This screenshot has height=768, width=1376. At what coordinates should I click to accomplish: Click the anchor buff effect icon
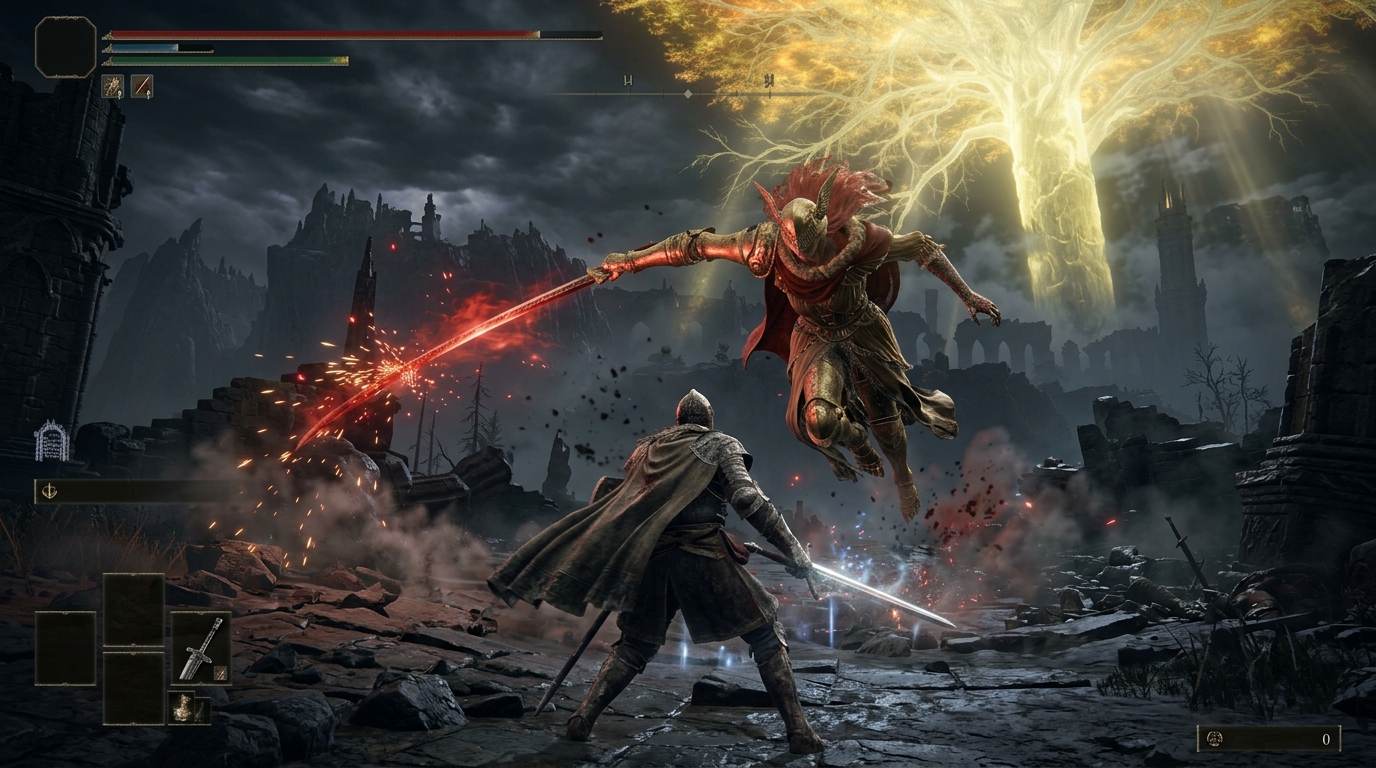click(50, 491)
